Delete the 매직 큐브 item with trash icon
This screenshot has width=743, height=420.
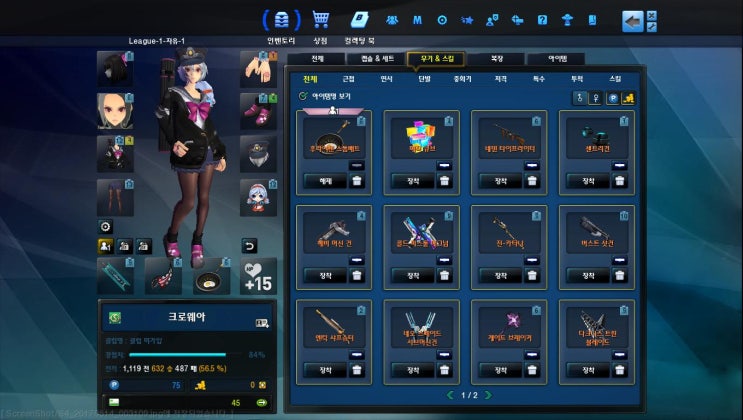pos(445,181)
